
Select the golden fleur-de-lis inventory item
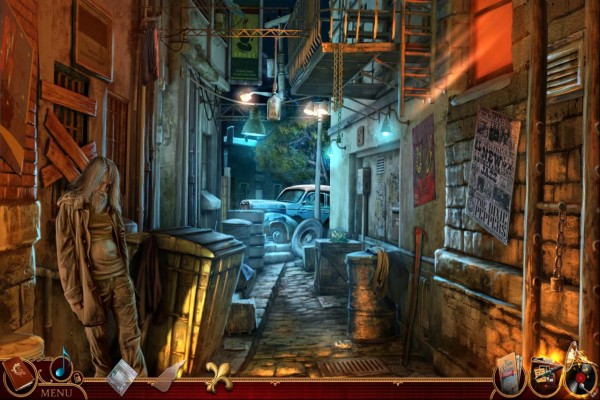coord(219,375)
